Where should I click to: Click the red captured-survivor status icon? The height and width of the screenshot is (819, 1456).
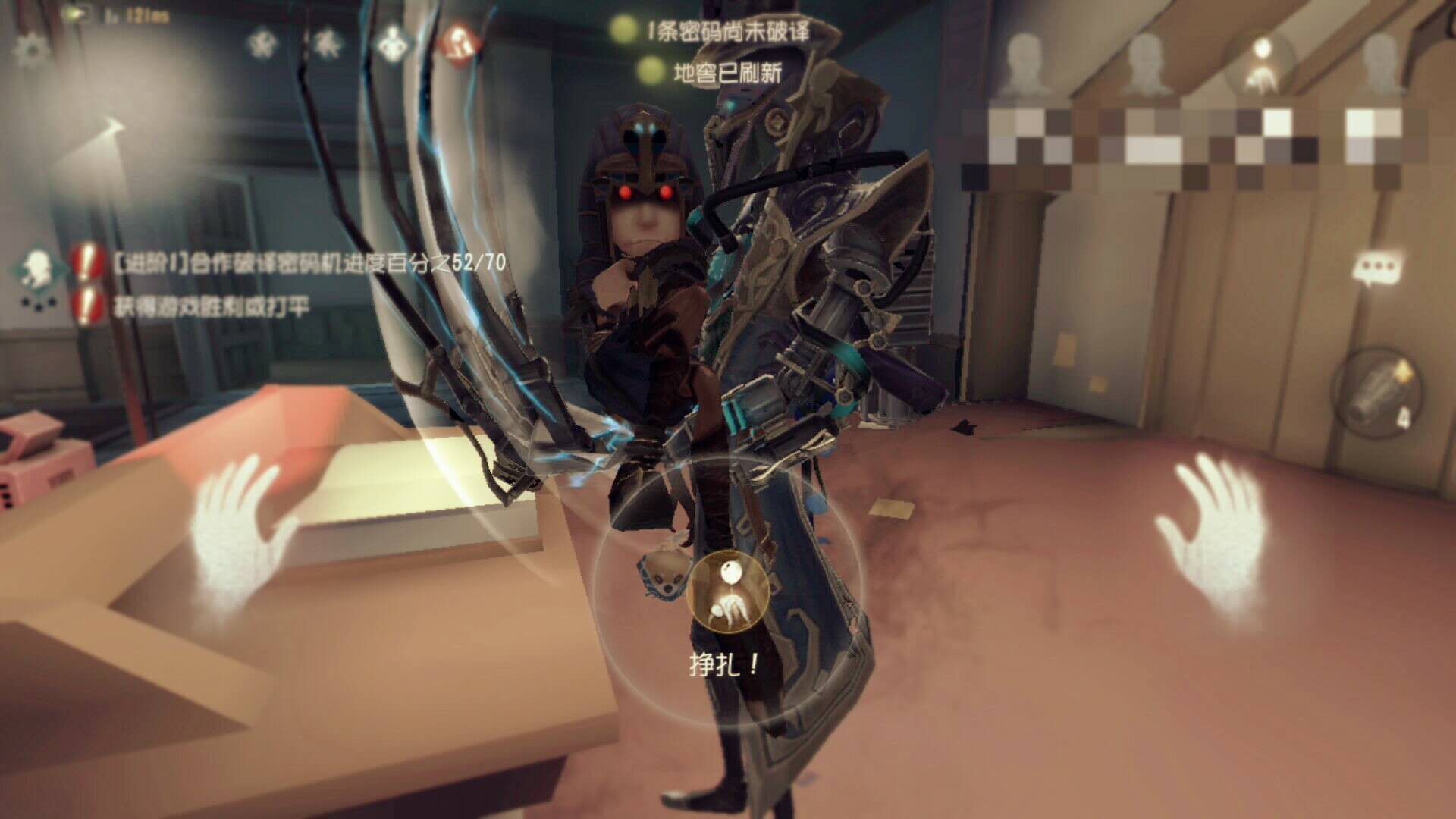[459, 43]
